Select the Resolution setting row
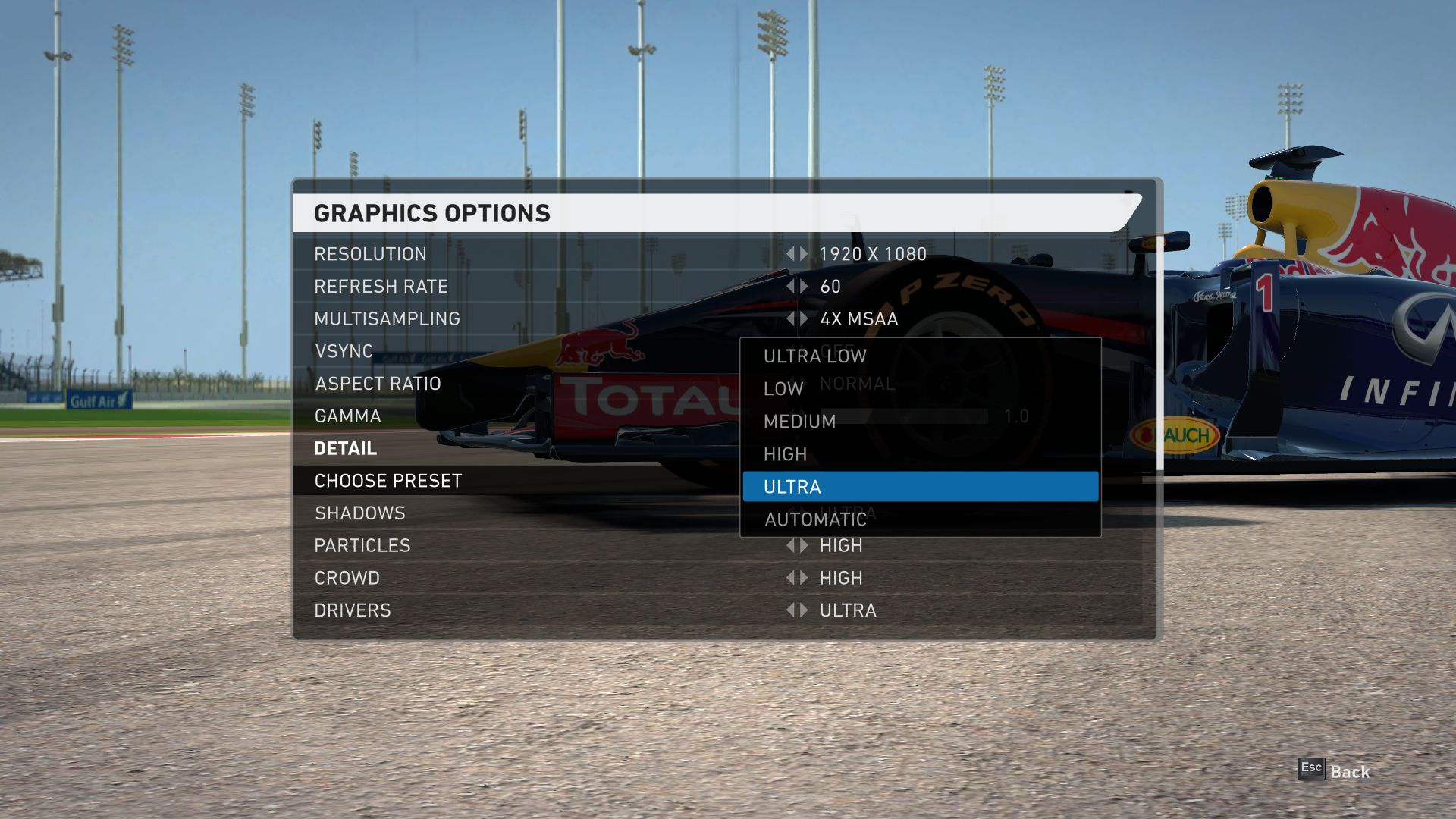The image size is (1456, 819). 370,254
